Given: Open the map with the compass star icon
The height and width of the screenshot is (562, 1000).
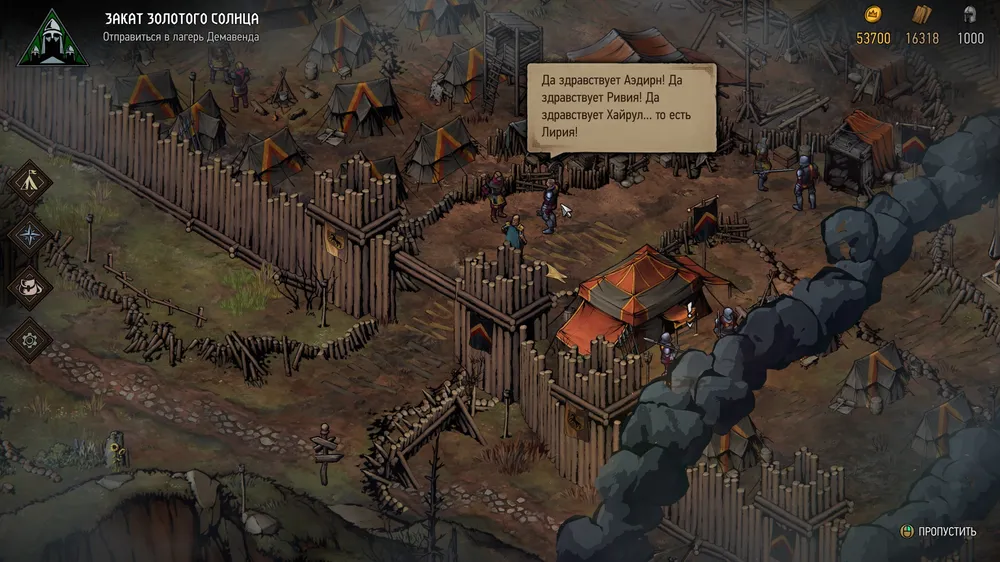Looking at the screenshot, I should 30,235.
